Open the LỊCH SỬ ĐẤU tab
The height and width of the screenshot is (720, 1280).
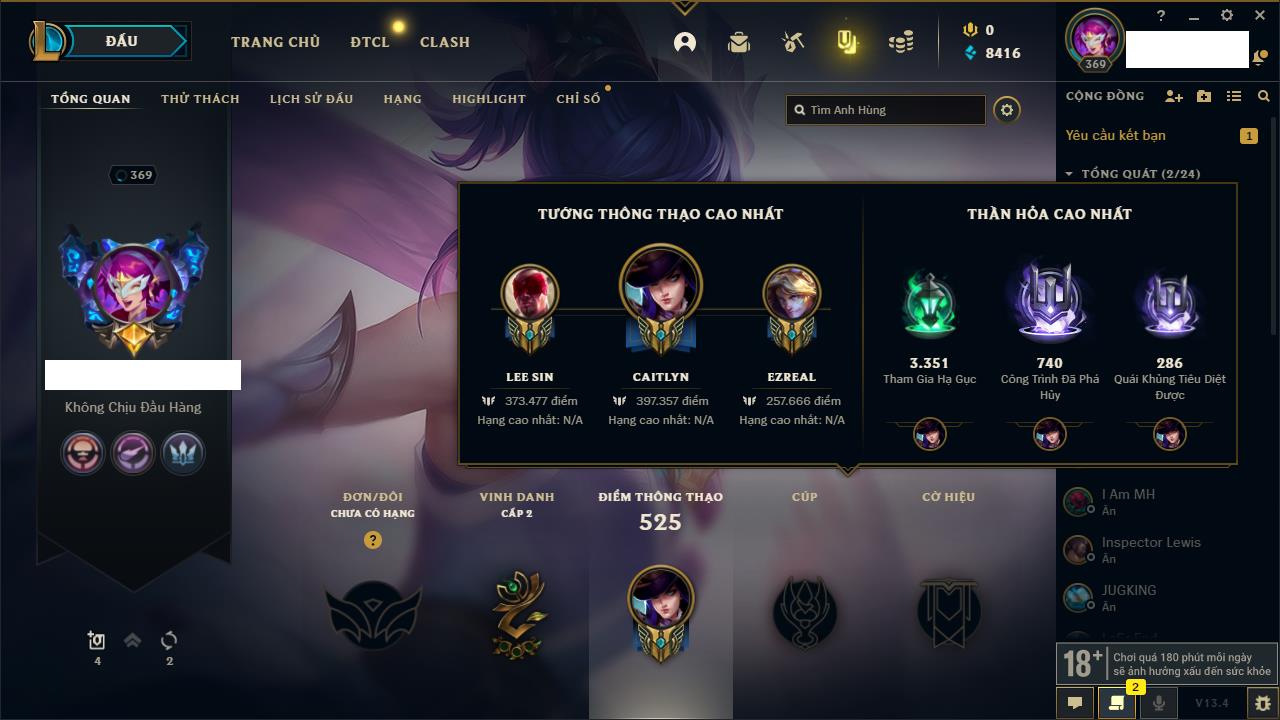click(x=311, y=99)
